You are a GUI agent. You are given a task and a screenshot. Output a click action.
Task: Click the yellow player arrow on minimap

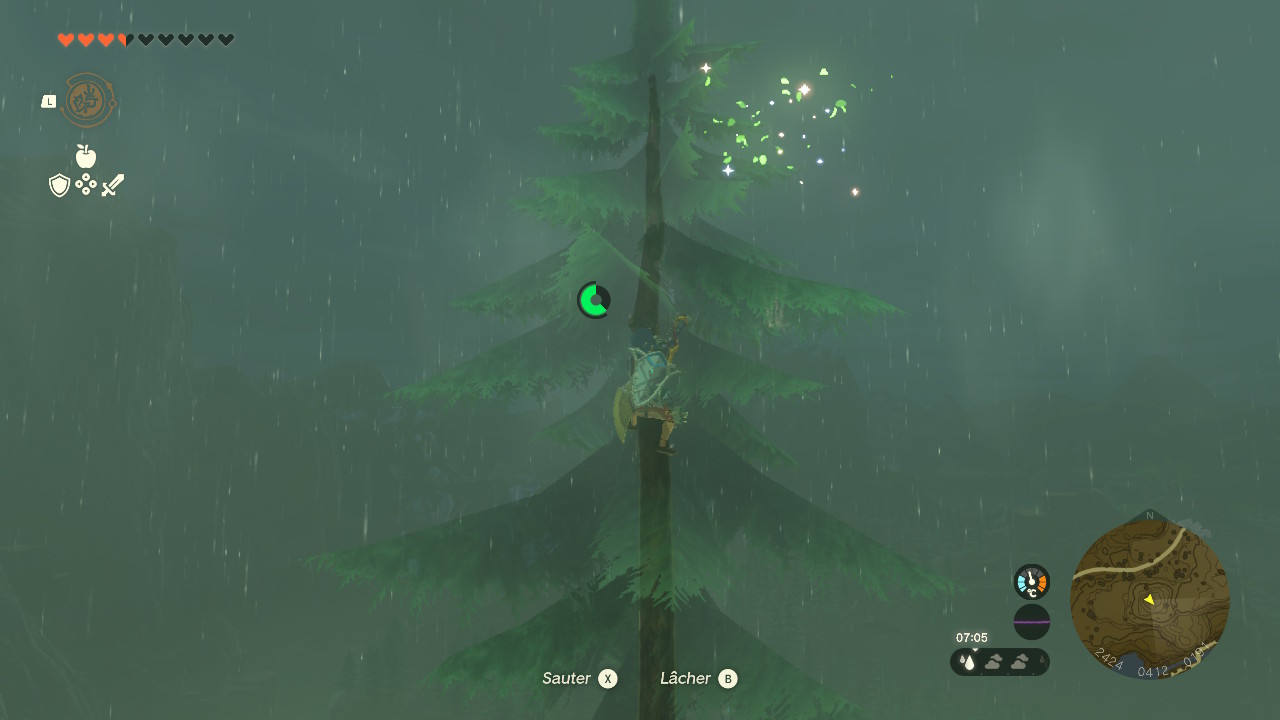pyautogui.click(x=1149, y=599)
